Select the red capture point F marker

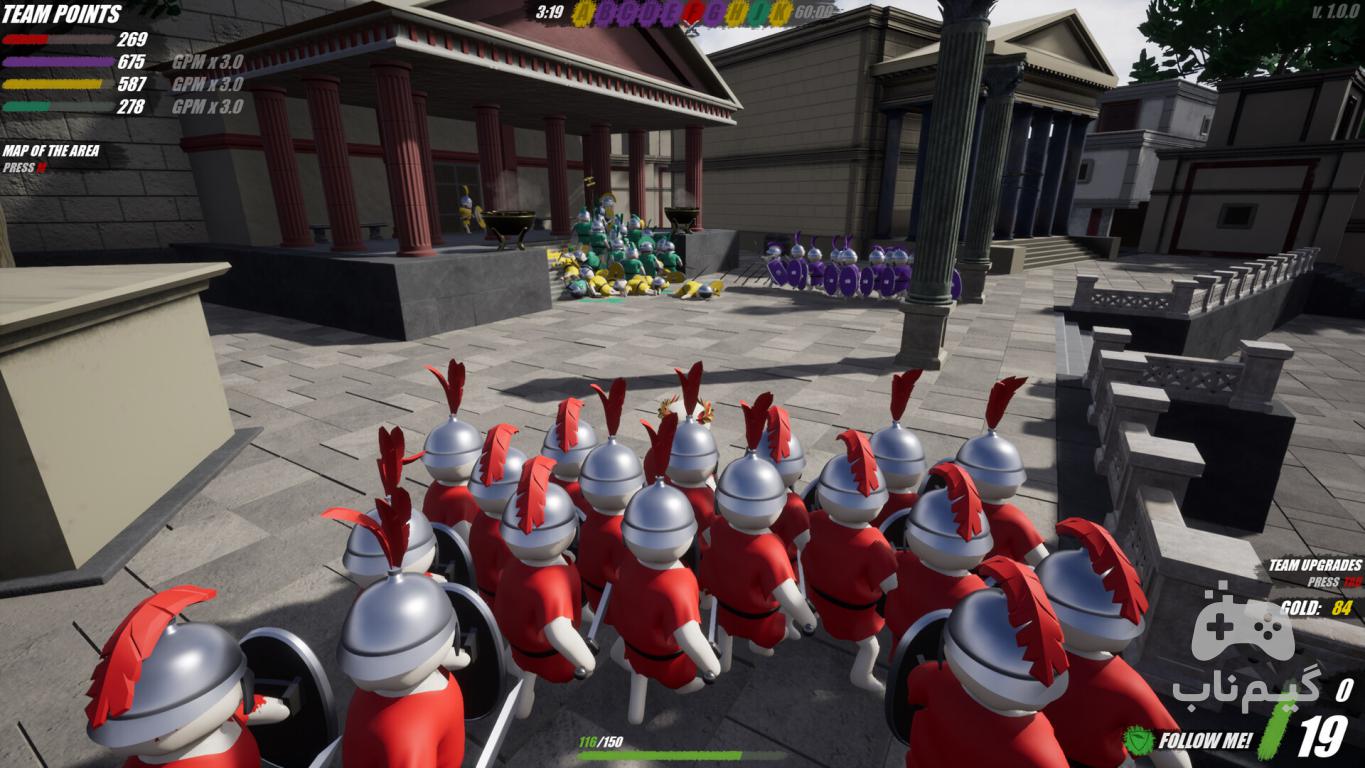click(x=693, y=13)
